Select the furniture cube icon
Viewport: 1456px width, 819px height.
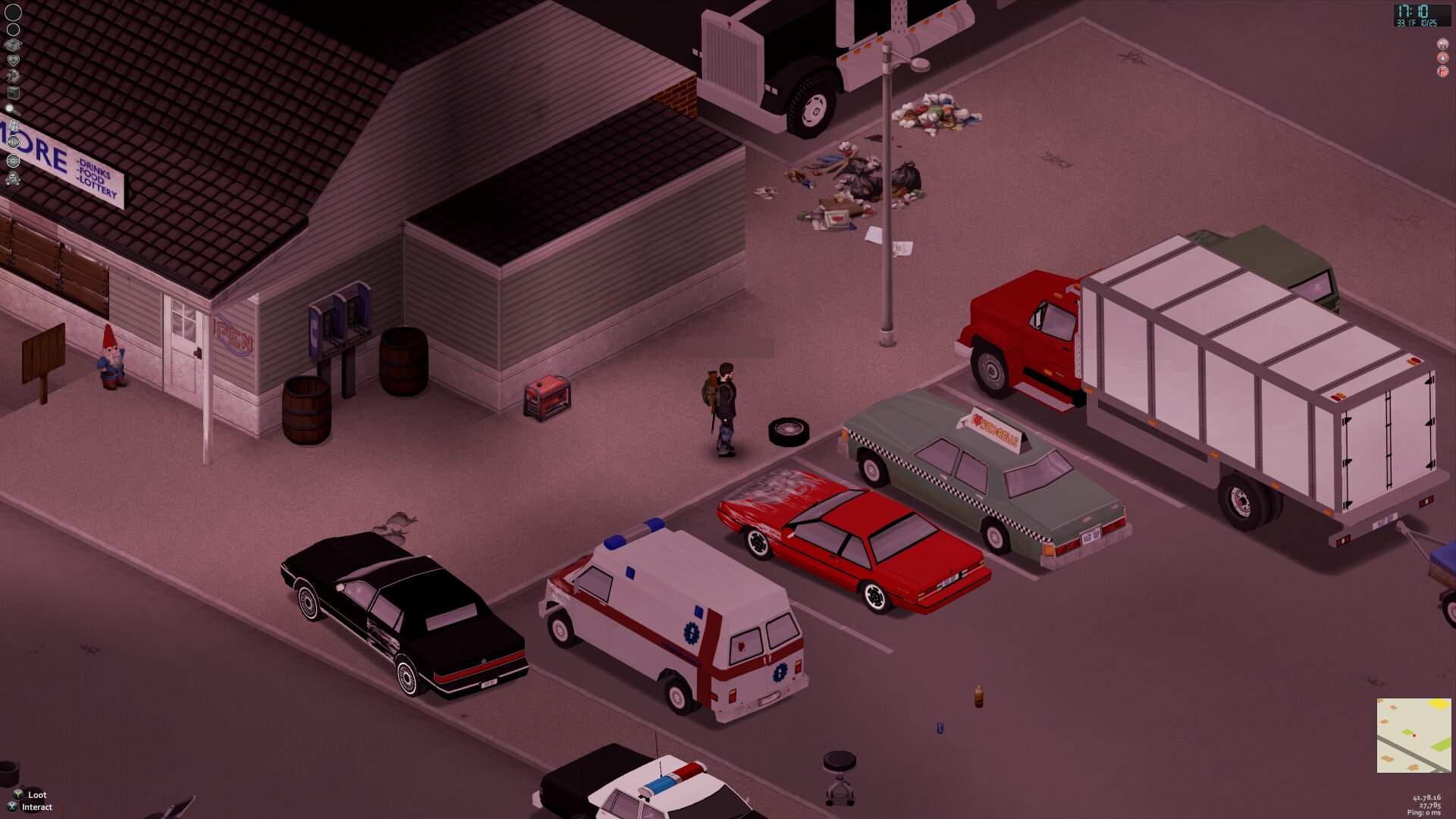click(13, 93)
